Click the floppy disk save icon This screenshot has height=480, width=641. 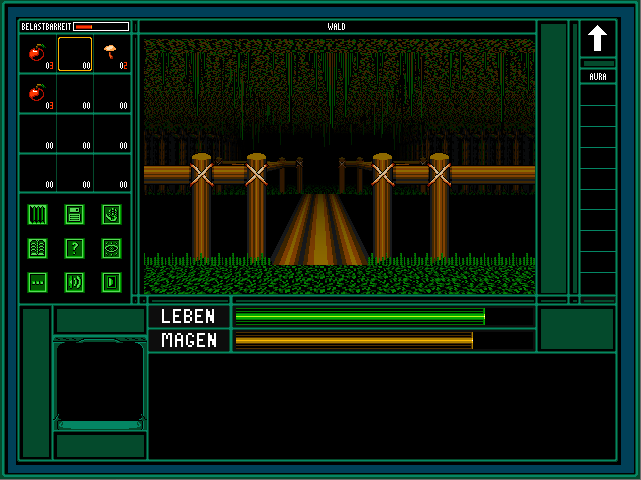74,213
